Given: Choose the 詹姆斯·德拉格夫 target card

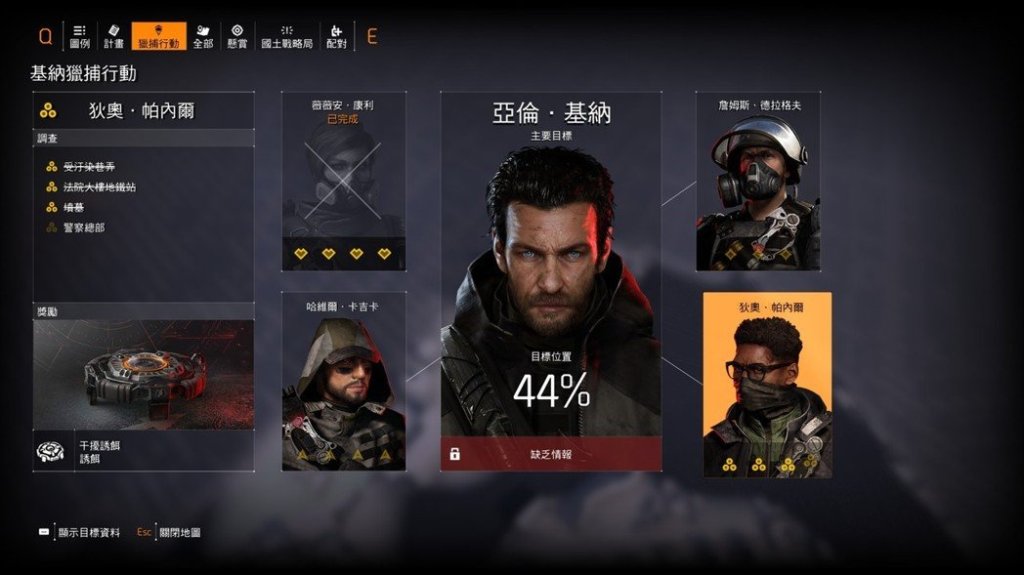Looking at the screenshot, I should (758, 182).
